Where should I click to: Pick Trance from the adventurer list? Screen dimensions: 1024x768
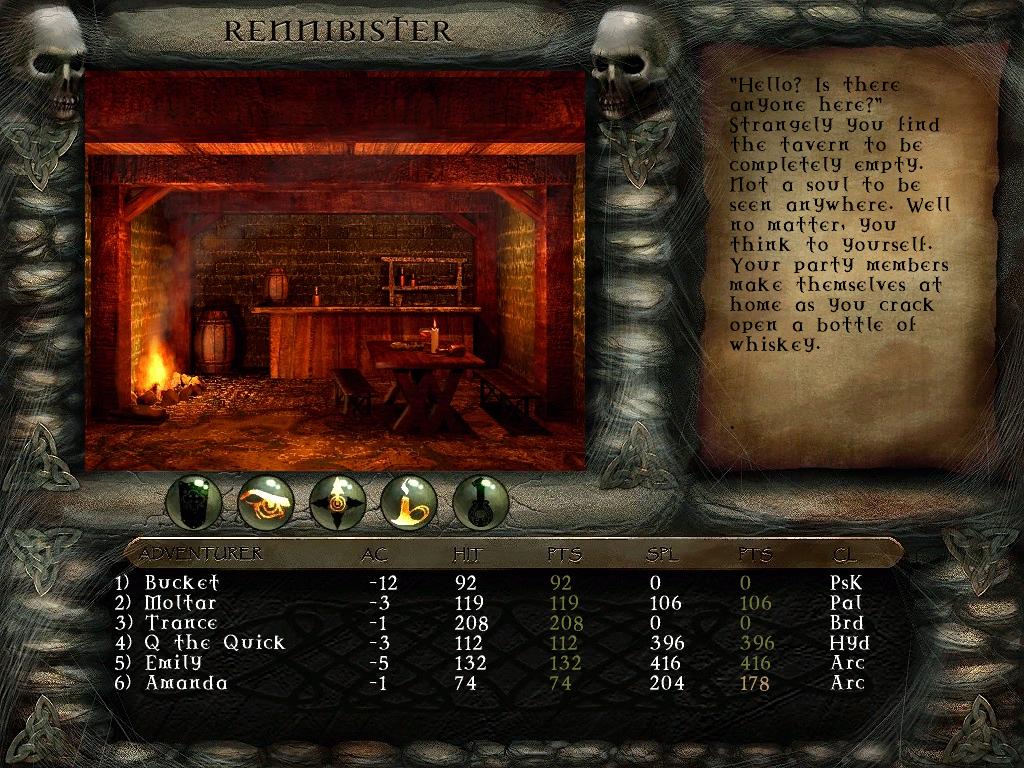(x=181, y=623)
